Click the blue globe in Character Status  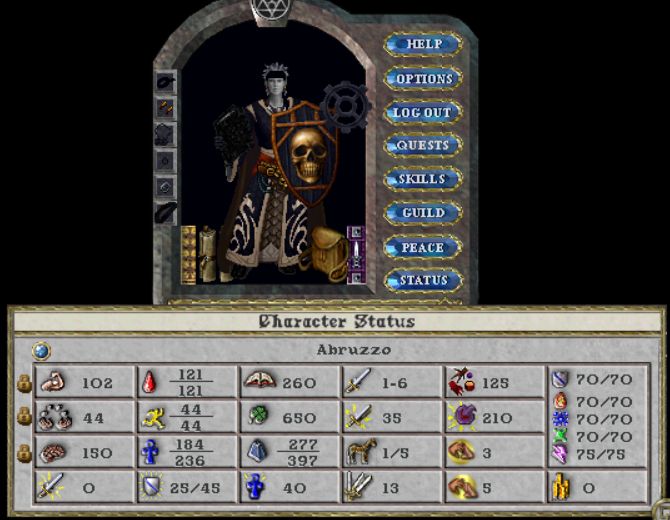pos(41,350)
